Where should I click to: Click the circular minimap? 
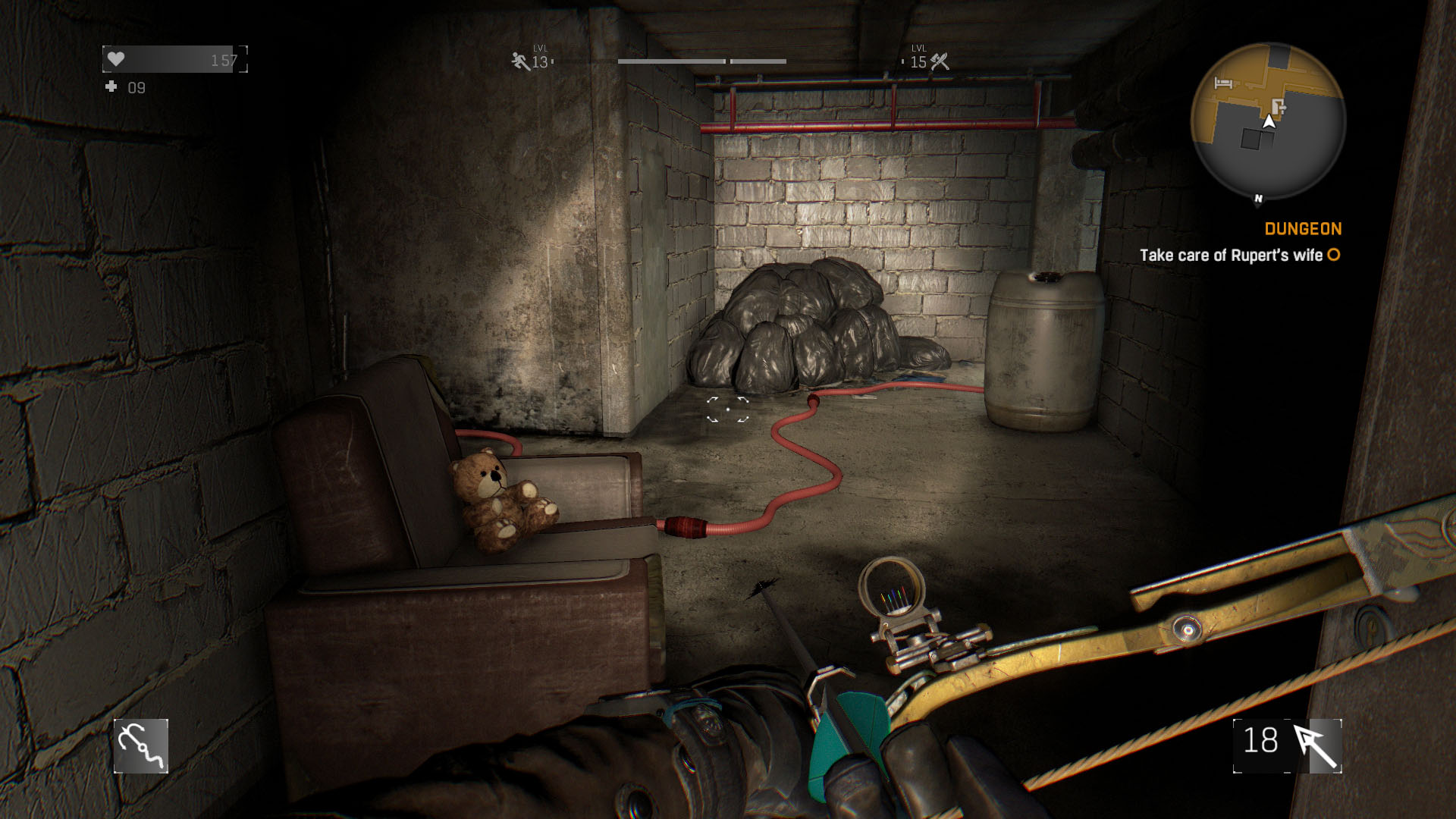click(1268, 121)
